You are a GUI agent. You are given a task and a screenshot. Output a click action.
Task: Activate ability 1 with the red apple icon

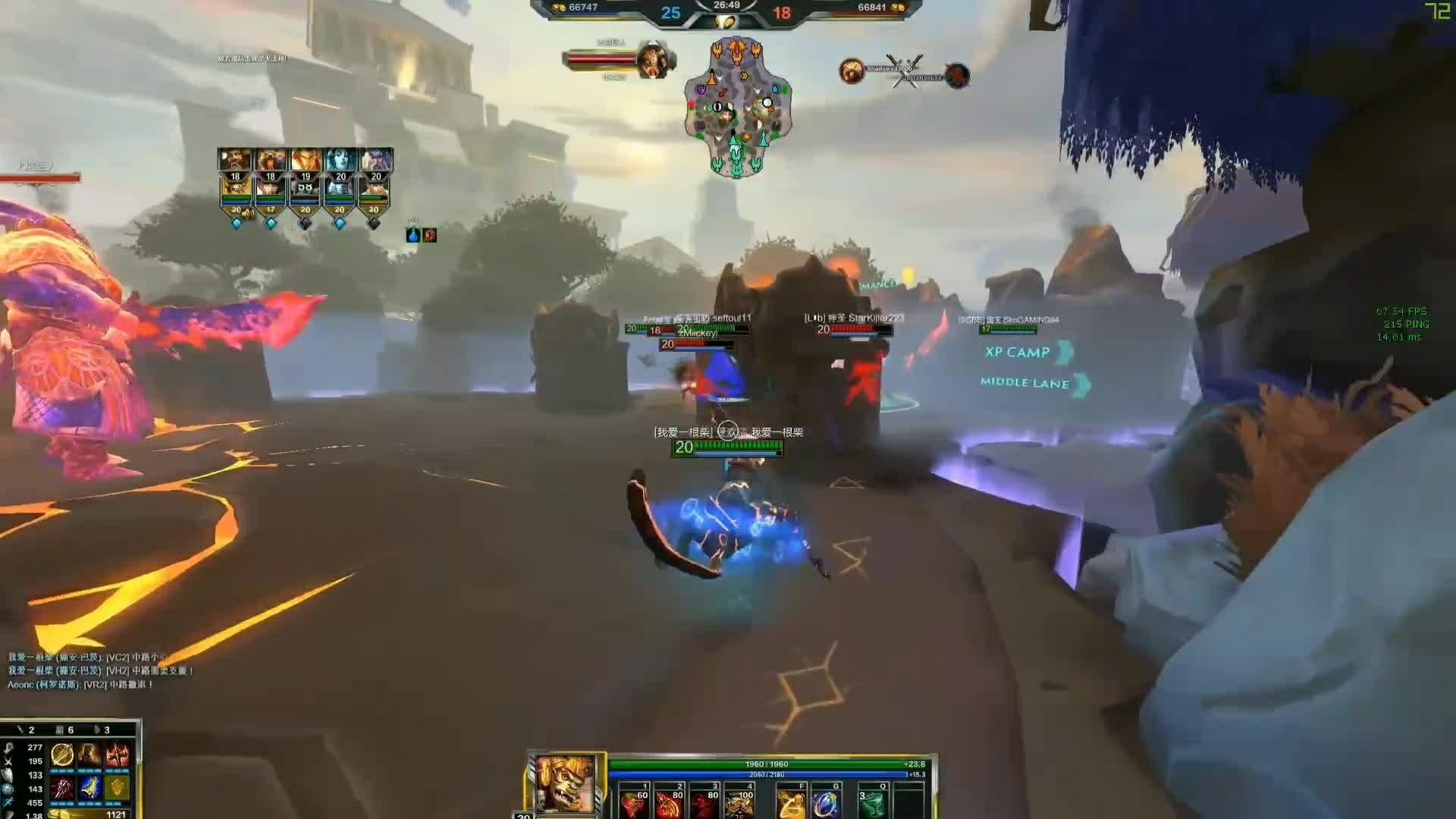coord(633,802)
